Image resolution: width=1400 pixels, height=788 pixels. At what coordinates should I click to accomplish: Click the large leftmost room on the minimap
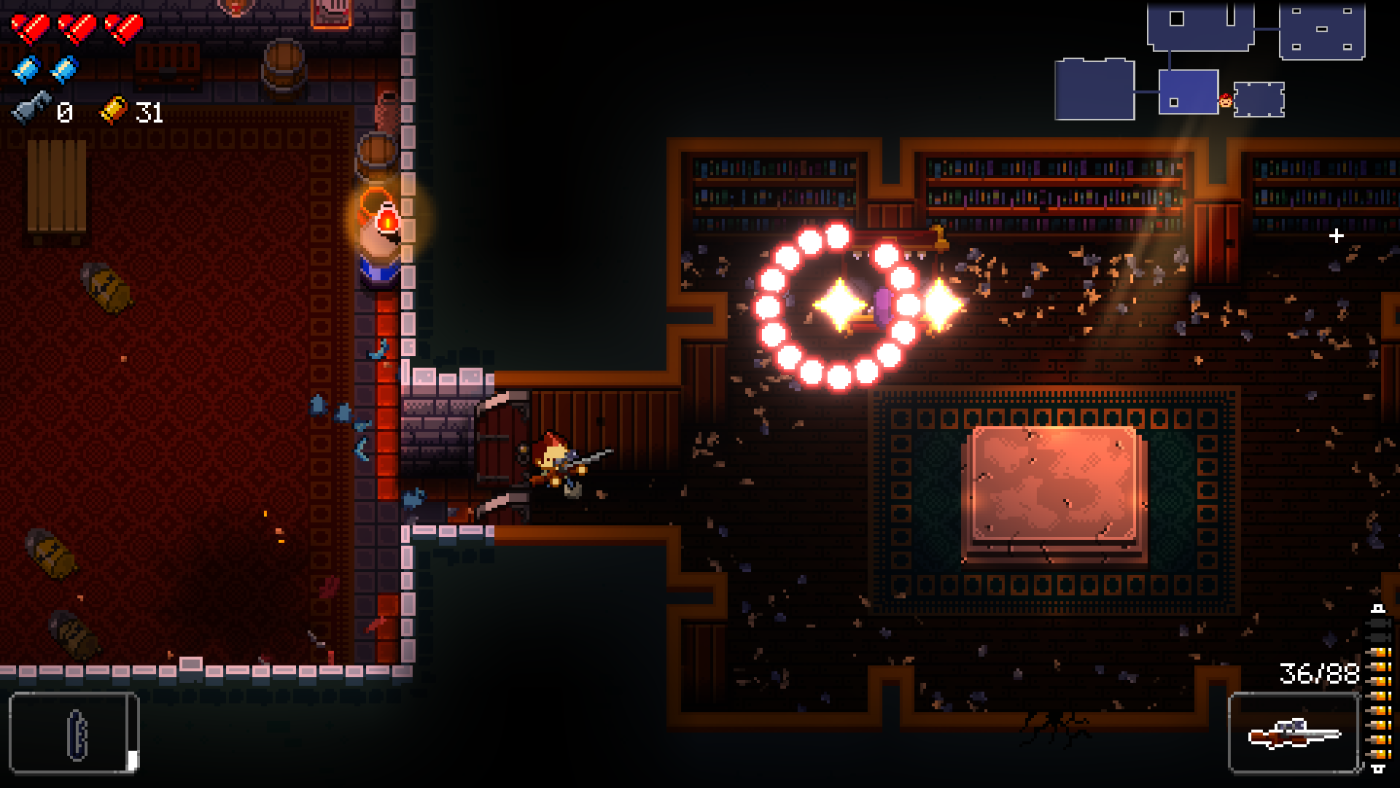pyautogui.click(x=1094, y=88)
